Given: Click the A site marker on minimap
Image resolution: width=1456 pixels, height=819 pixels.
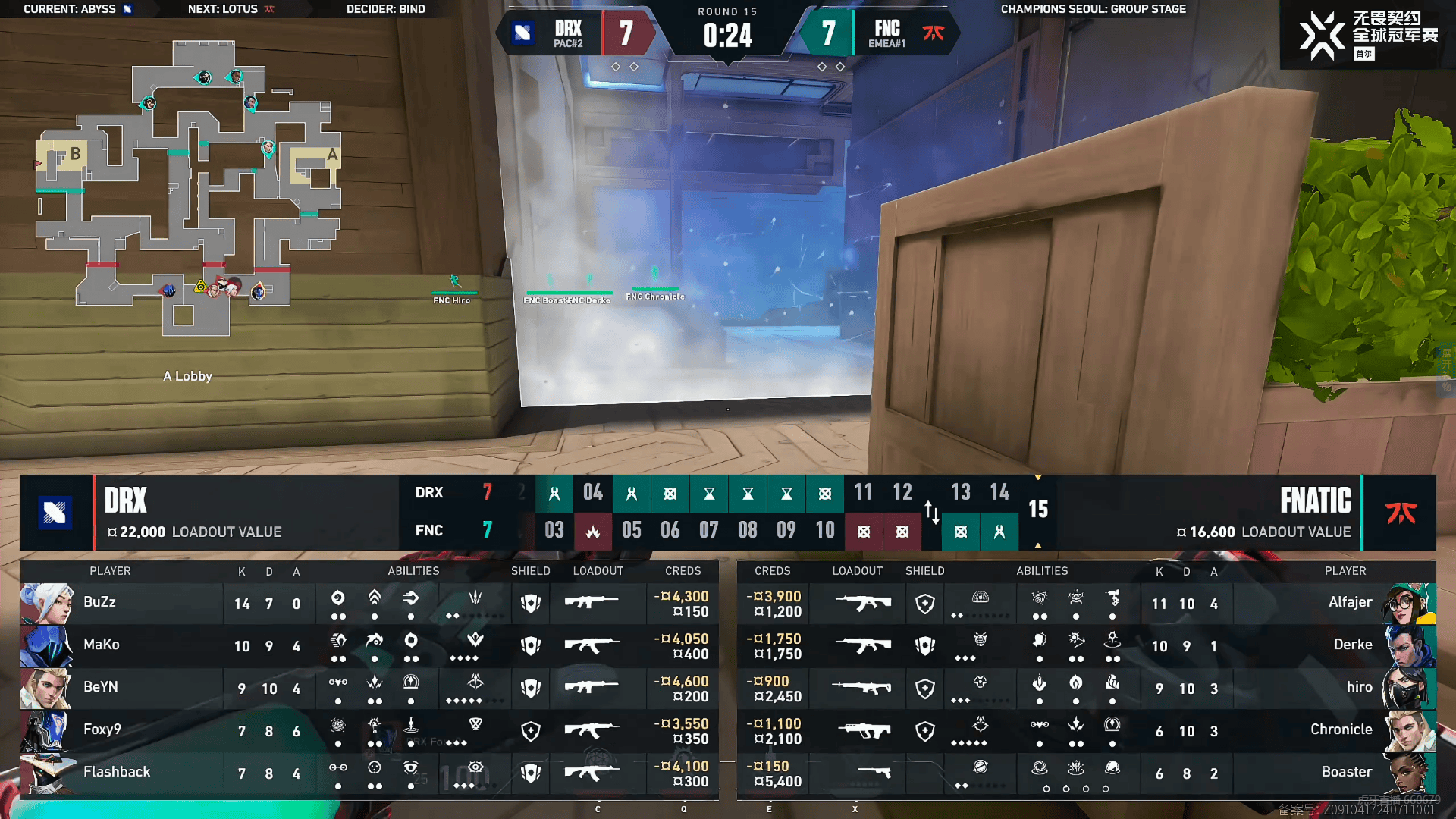Looking at the screenshot, I should pyautogui.click(x=331, y=155).
